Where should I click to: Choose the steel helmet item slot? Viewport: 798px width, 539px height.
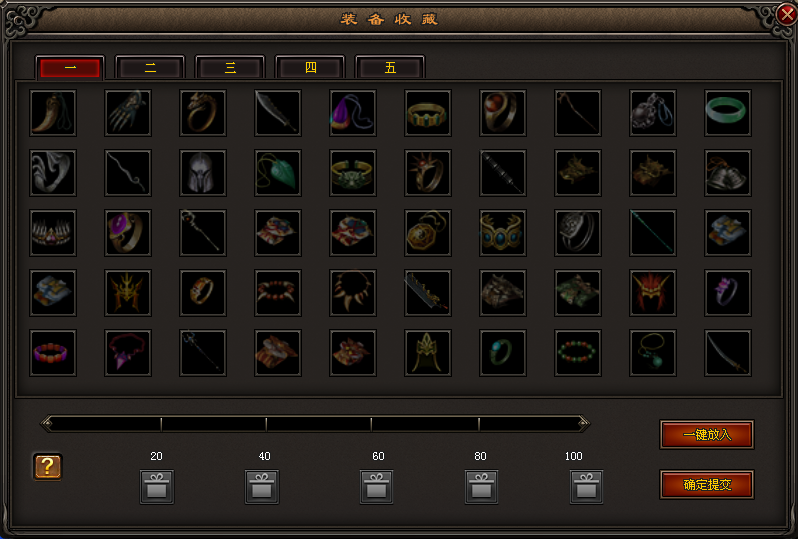tap(203, 173)
